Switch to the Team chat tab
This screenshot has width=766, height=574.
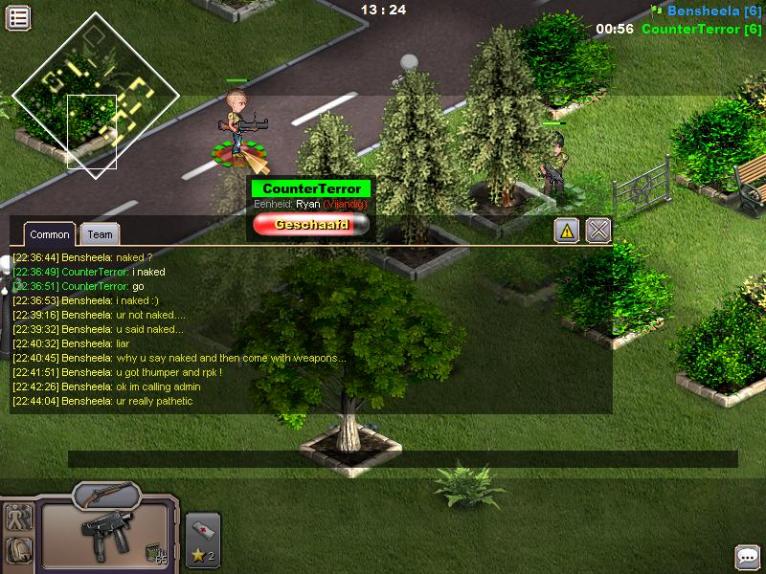click(100, 234)
